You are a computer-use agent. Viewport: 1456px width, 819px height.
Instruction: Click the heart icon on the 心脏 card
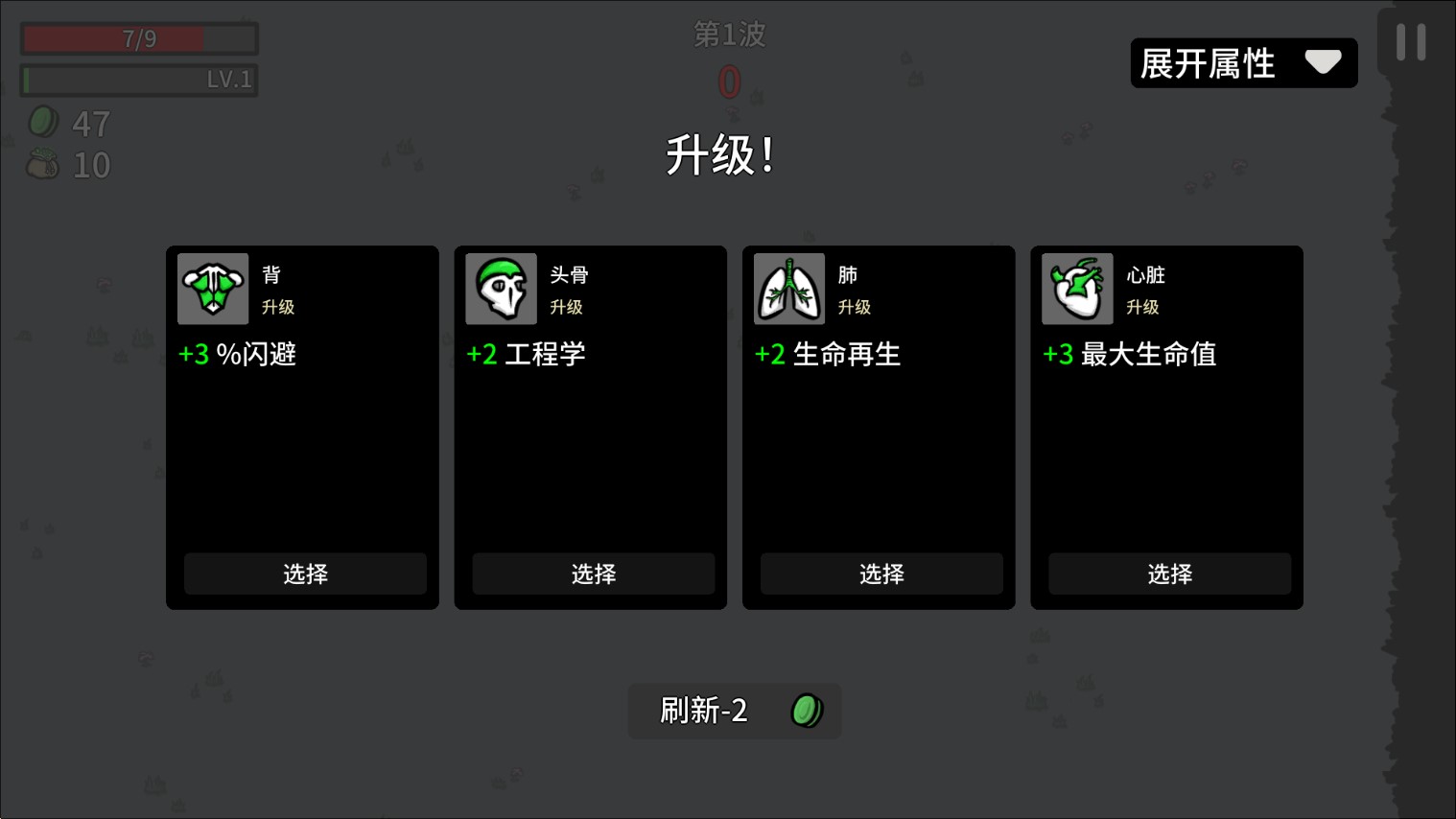(1077, 289)
